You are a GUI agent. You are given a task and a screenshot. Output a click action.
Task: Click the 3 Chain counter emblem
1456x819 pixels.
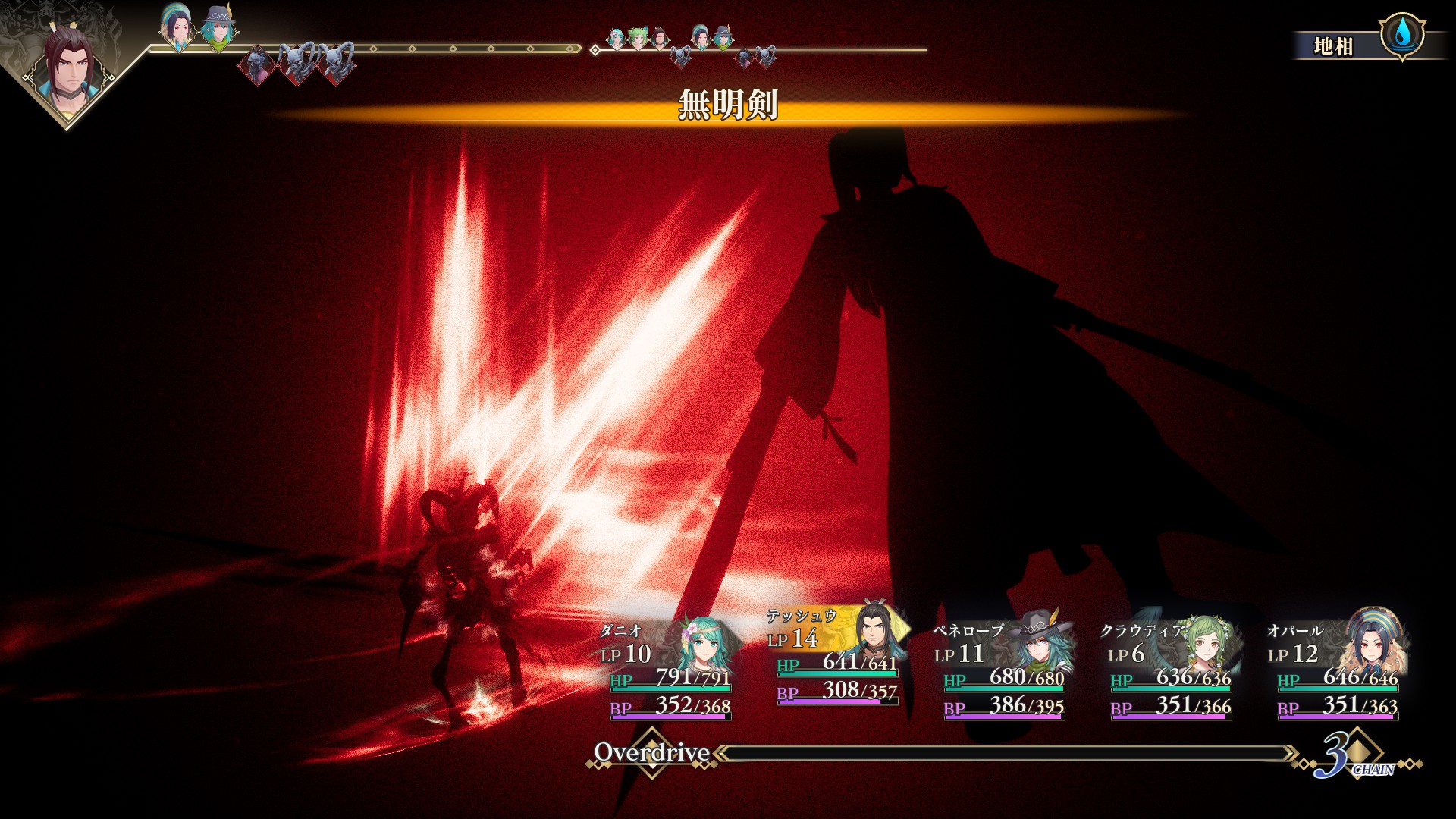tap(1354, 754)
